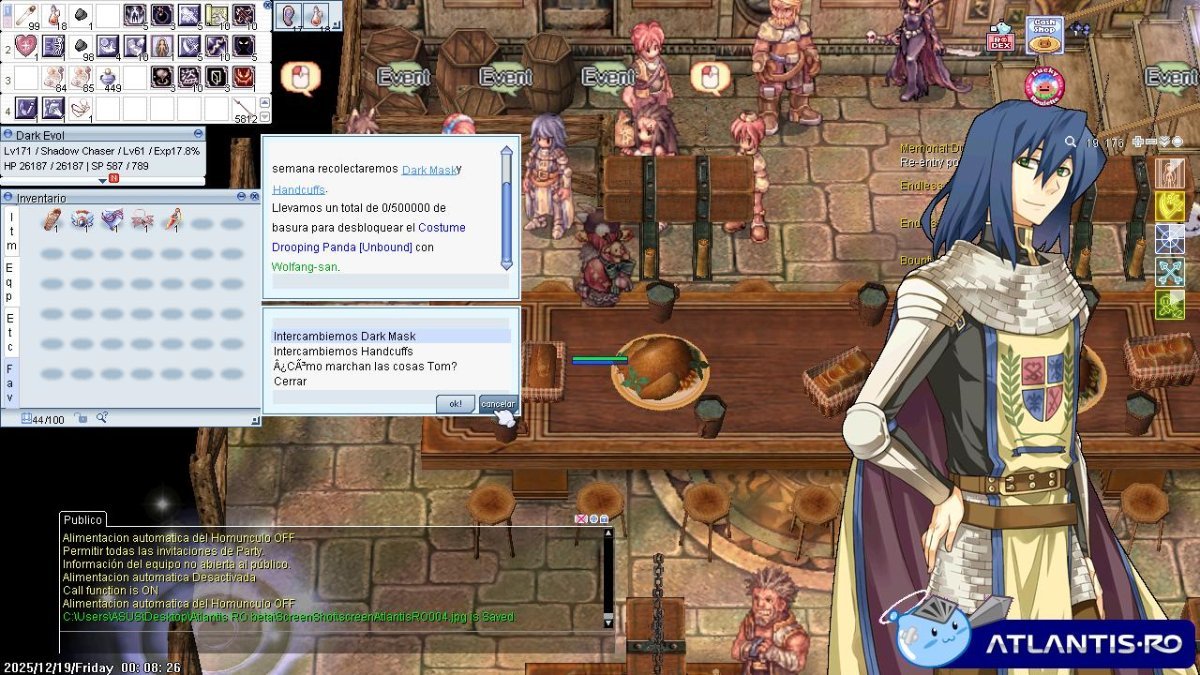1200x675 pixels.
Task: Choose 'Intercambiemos Dark Mask' dialogue option
Action: tap(345, 336)
